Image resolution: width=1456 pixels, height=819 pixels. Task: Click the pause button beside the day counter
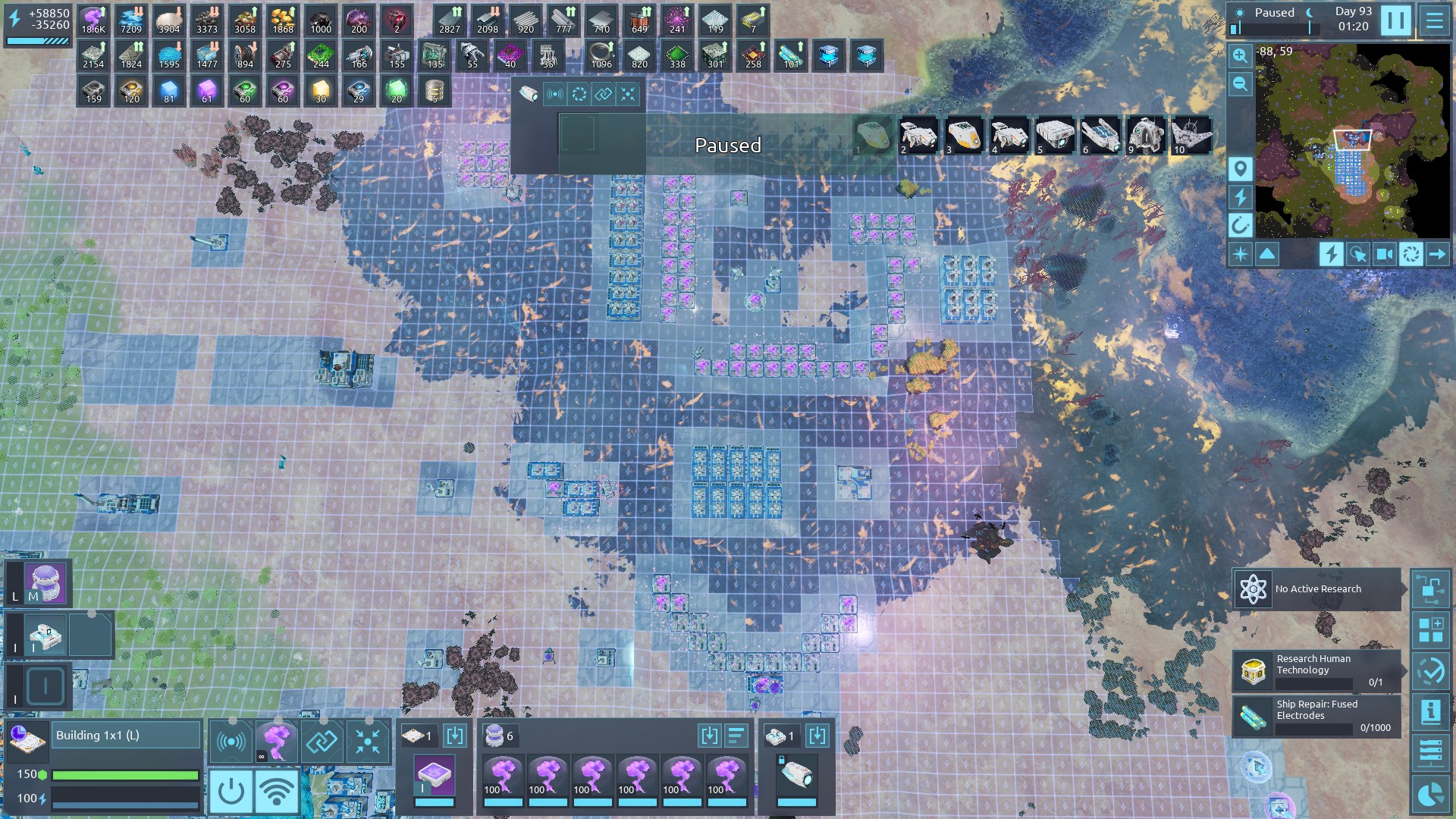(1395, 20)
